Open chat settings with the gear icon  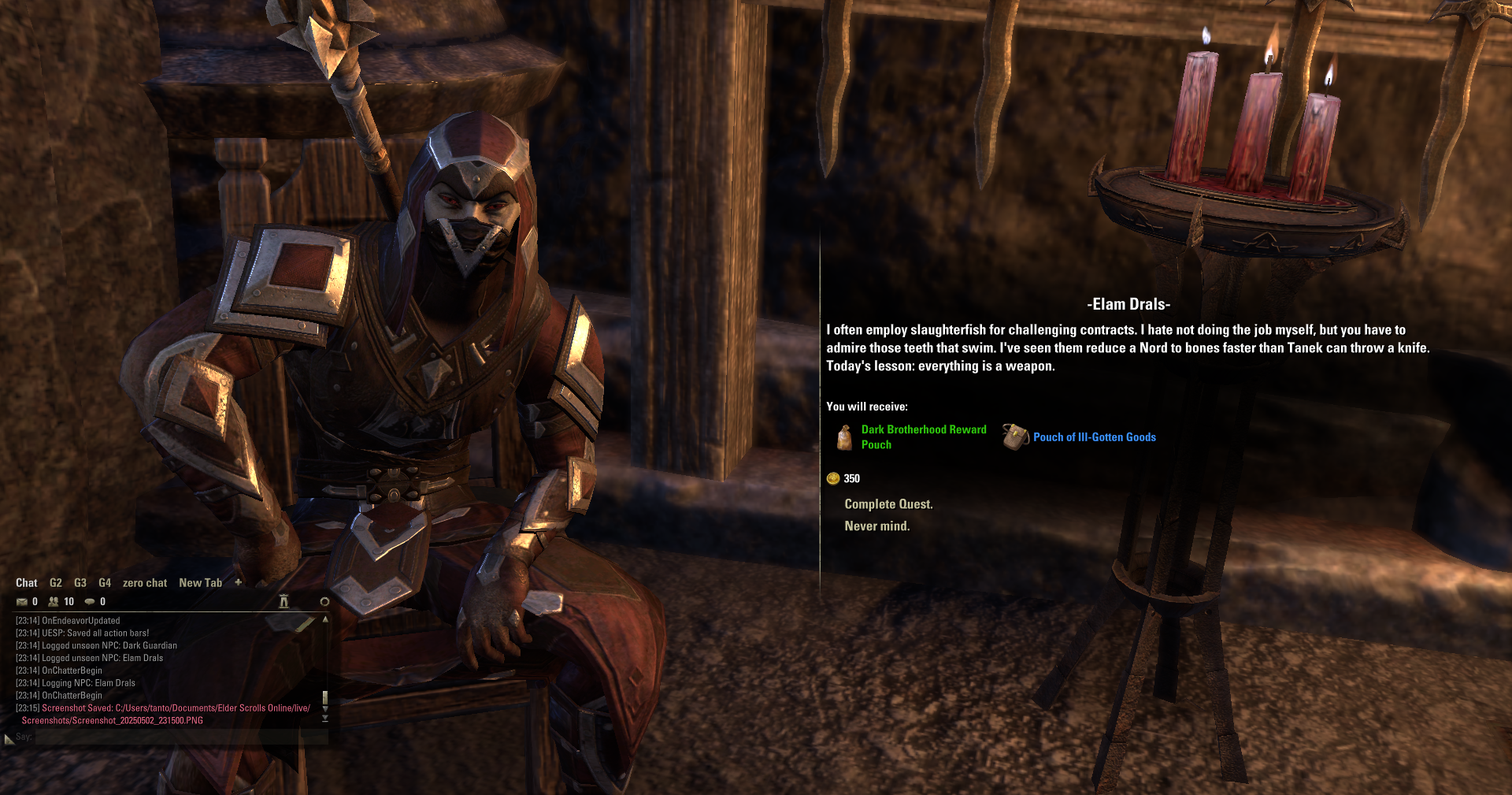click(324, 602)
